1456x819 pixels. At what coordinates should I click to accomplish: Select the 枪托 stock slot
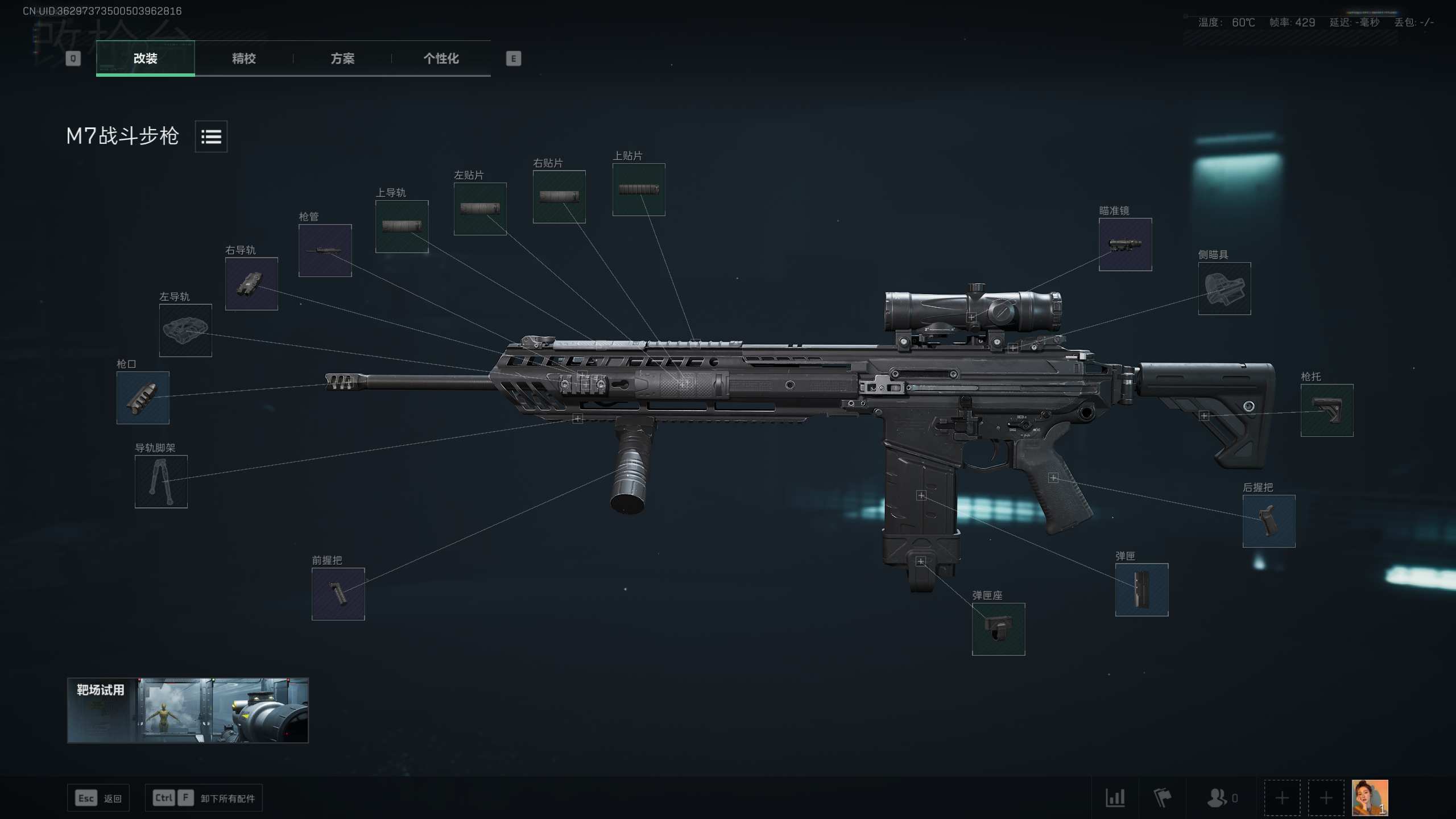tap(1326, 410)
